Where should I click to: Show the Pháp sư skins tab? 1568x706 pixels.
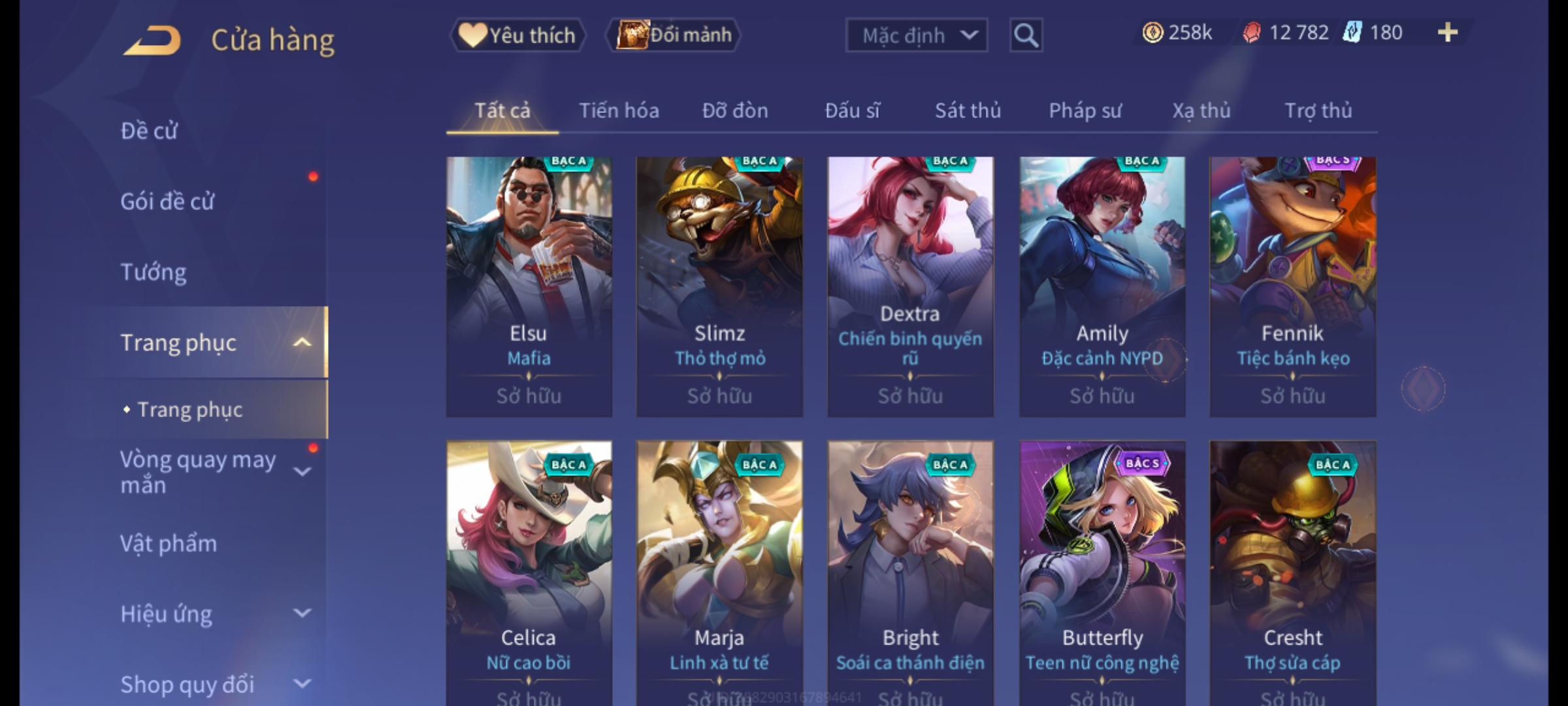[x=1085, y=110]
